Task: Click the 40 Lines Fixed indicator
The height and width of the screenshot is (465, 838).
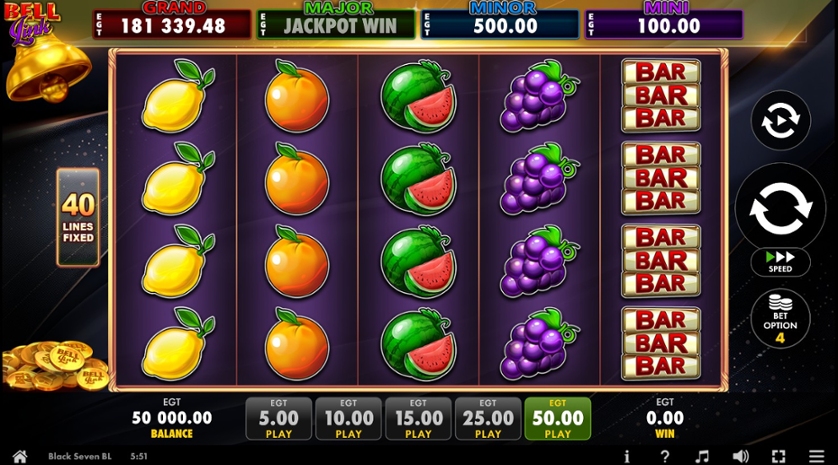Action: coord(78,218)
